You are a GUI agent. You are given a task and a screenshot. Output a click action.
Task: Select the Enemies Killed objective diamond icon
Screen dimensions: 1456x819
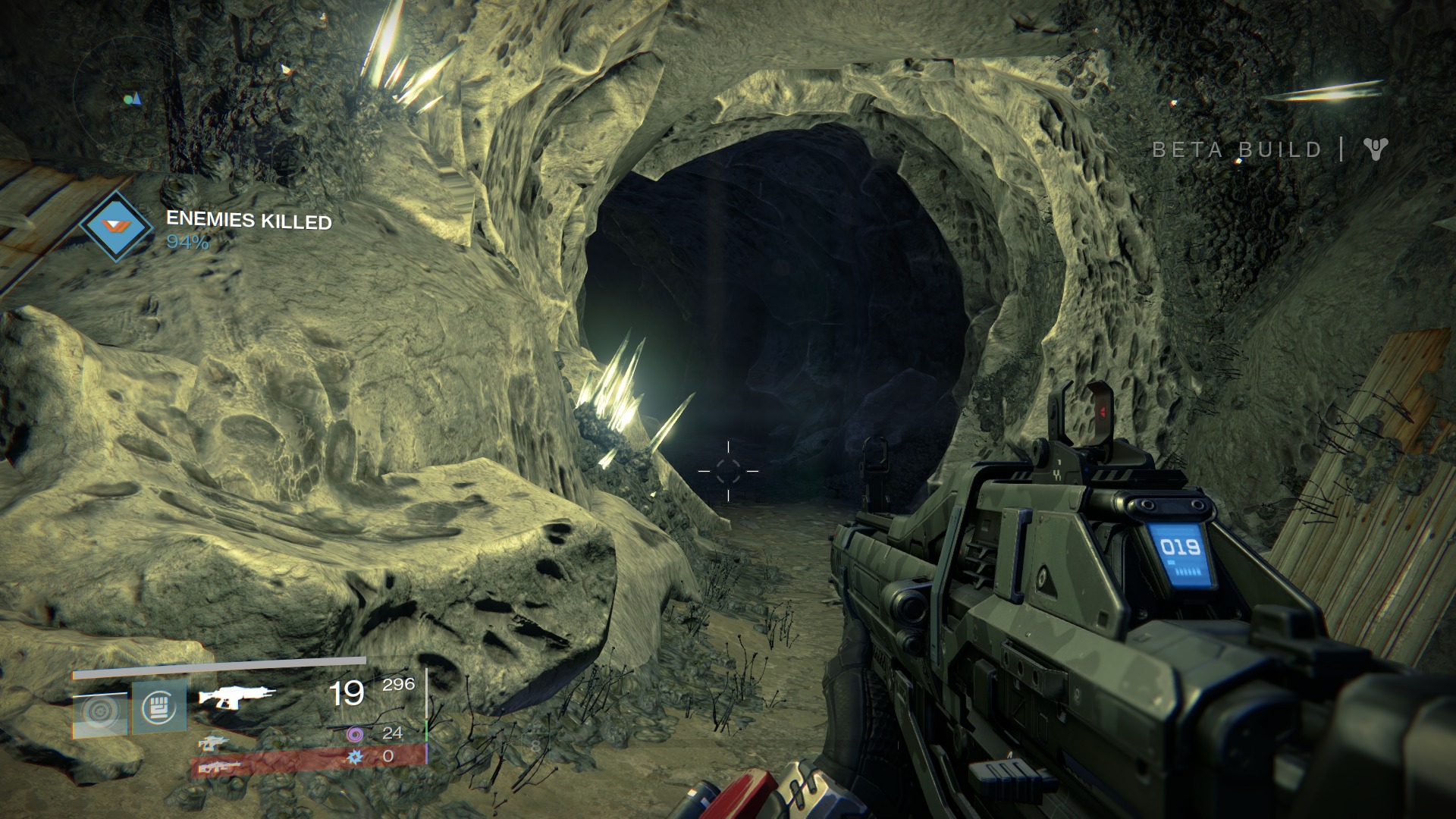point(116,227)
